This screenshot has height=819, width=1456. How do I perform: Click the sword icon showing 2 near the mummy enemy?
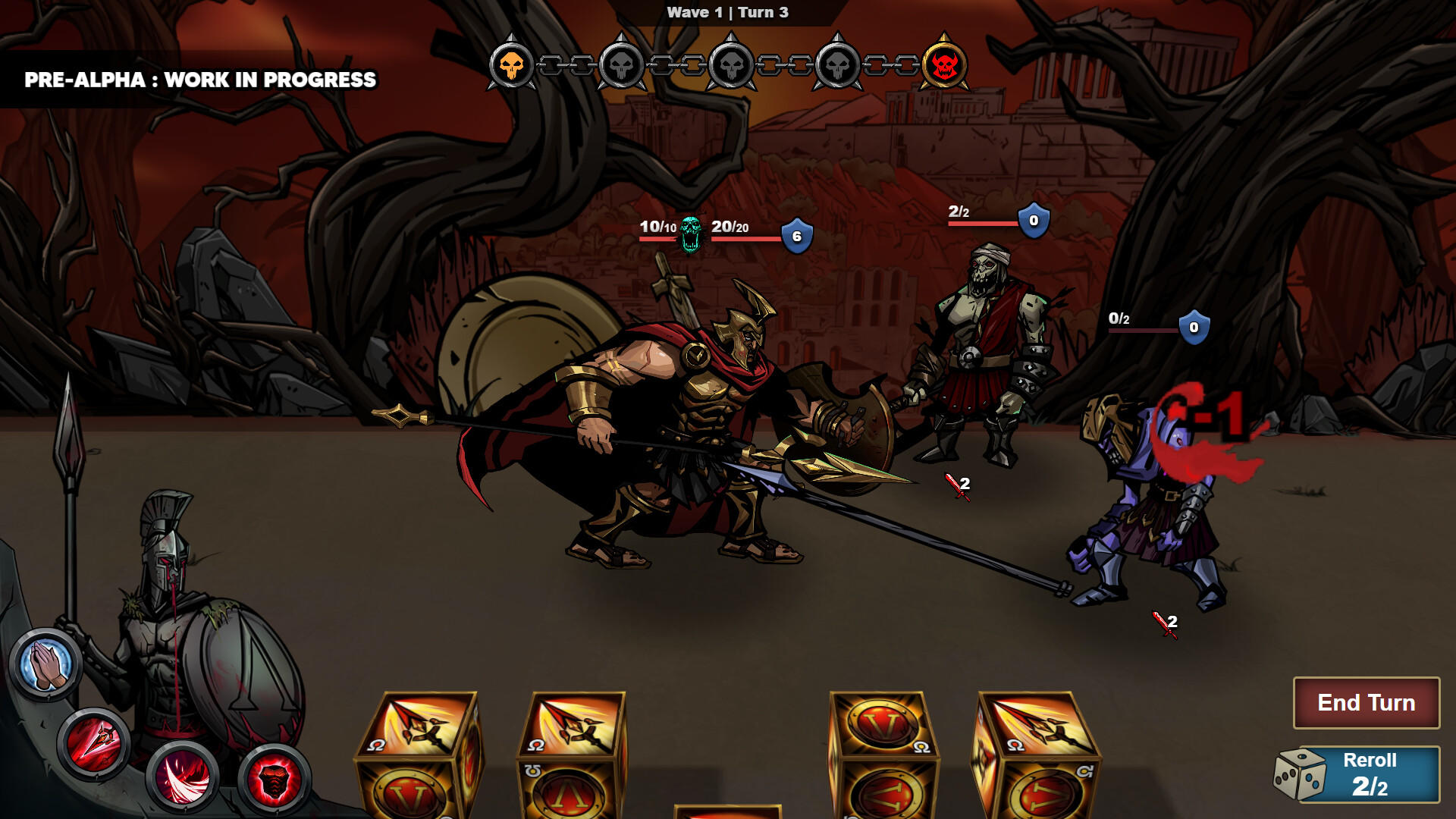pyautogui.click(x=955, y=485)
